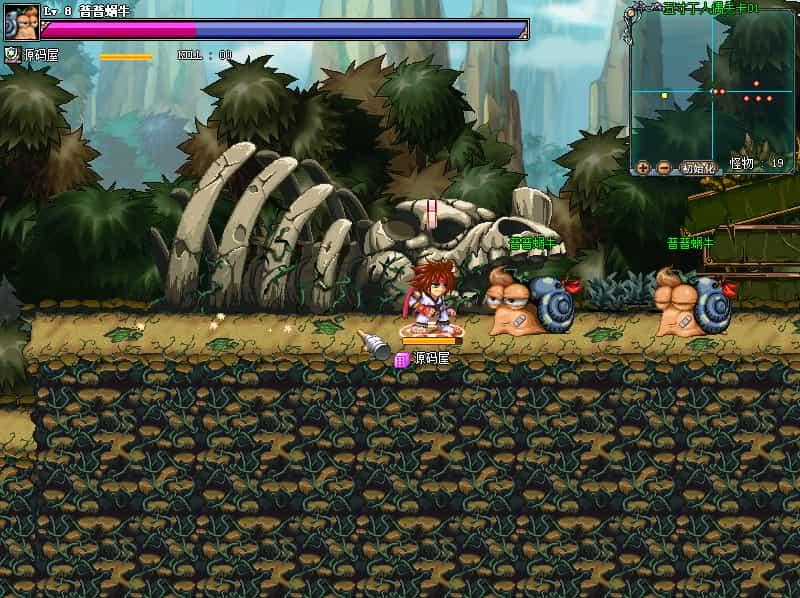Click the snail target portrait
This screenshot has height=598, width=800.
point(21,22)
